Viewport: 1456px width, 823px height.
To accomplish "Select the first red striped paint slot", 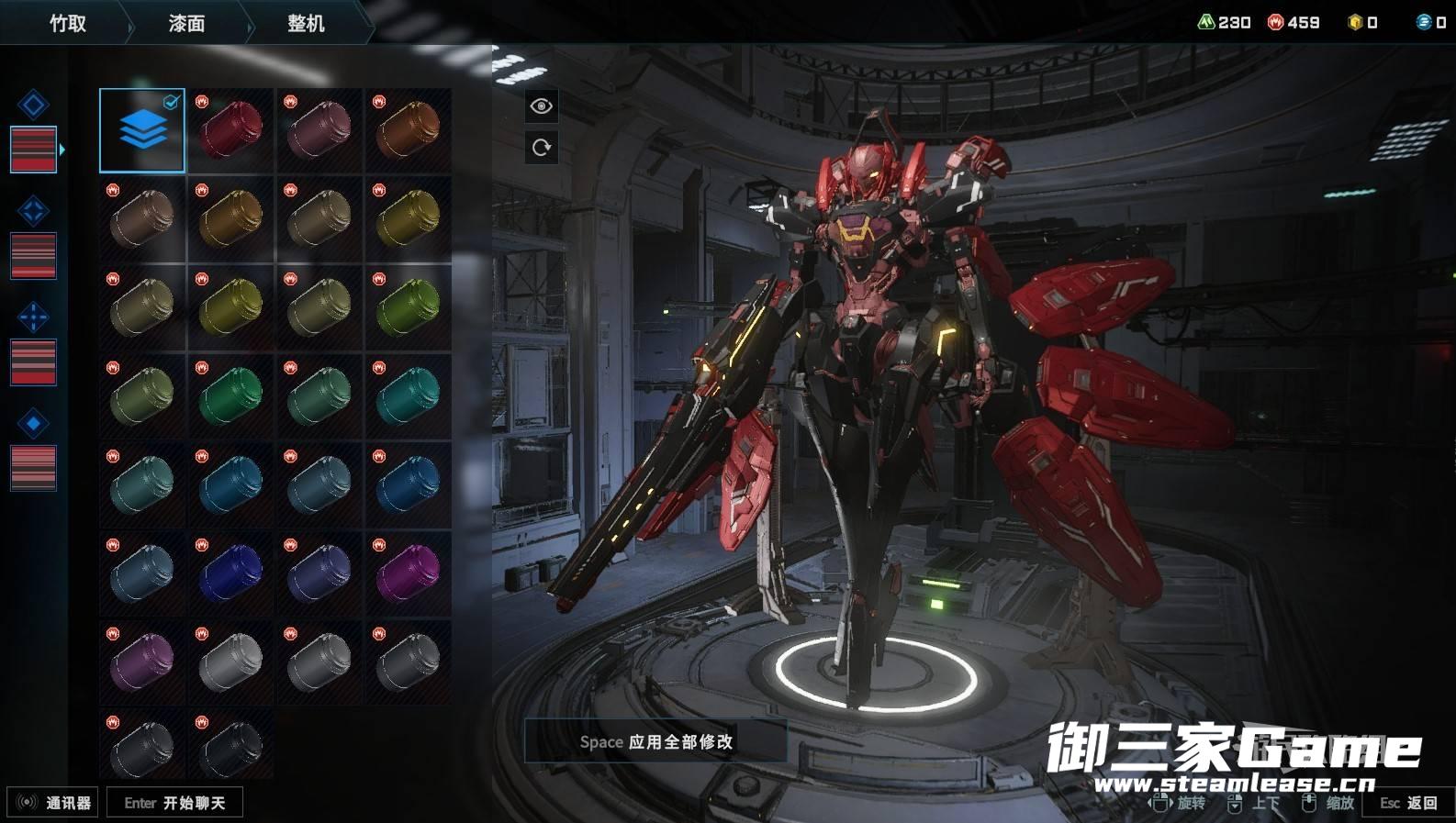I will point(33,149).
